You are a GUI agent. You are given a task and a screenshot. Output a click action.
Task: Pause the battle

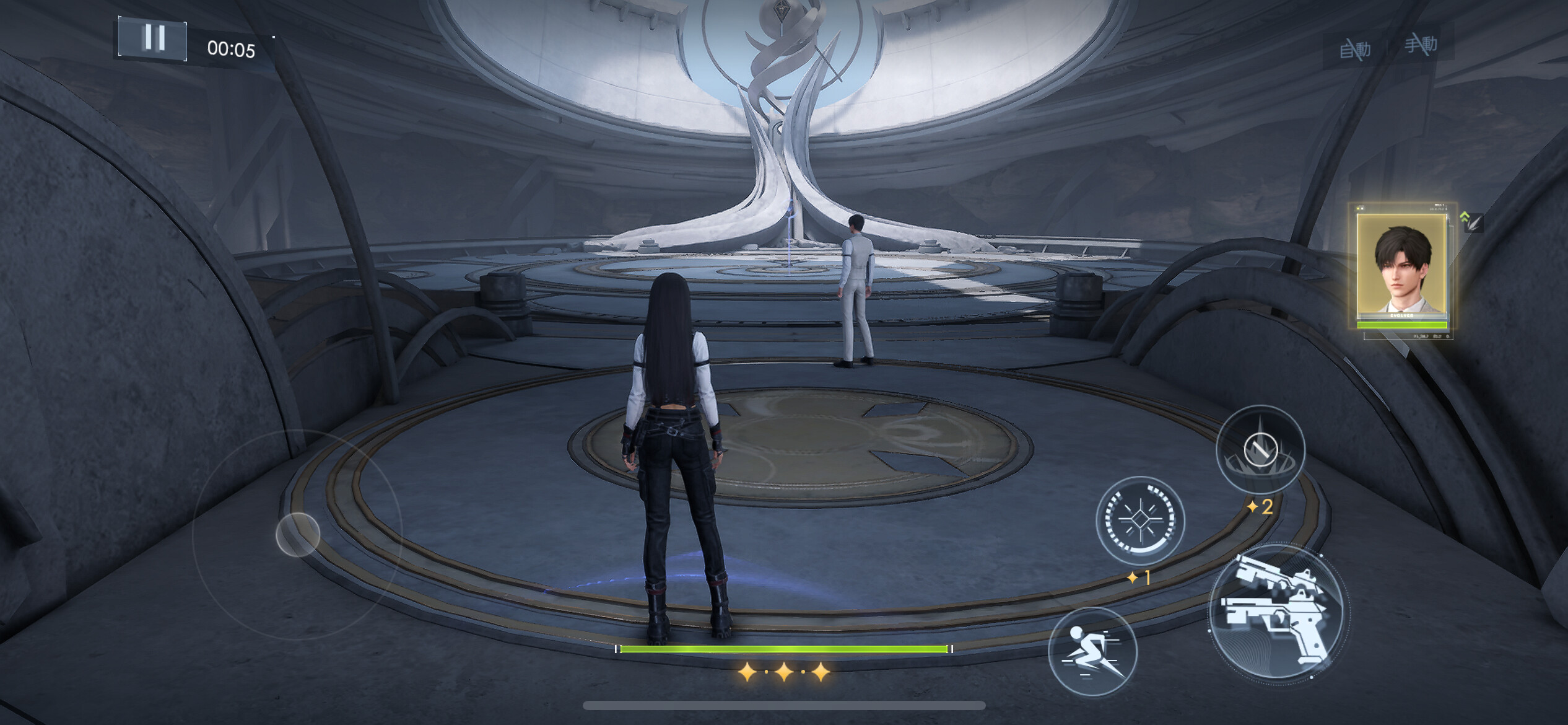click(x=152, y=39)
